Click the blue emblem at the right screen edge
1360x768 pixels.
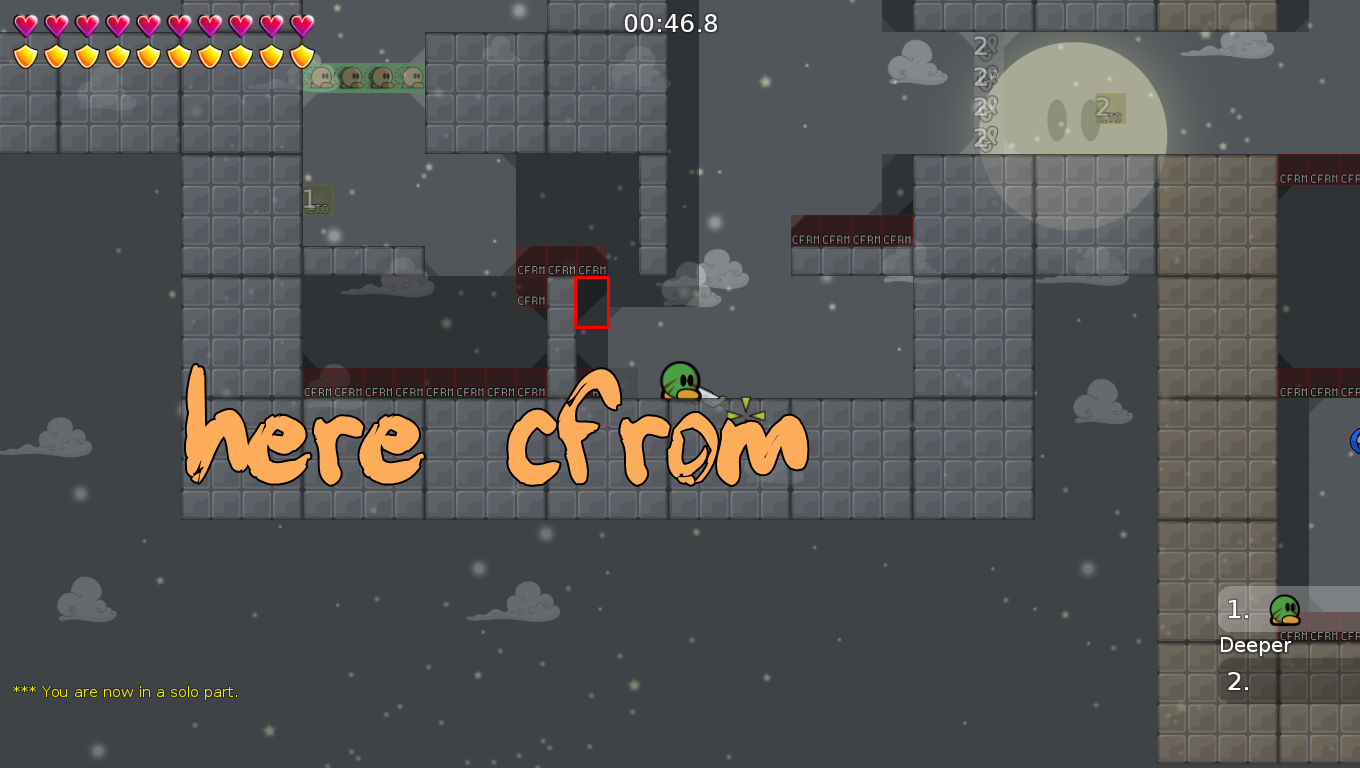1355,440
